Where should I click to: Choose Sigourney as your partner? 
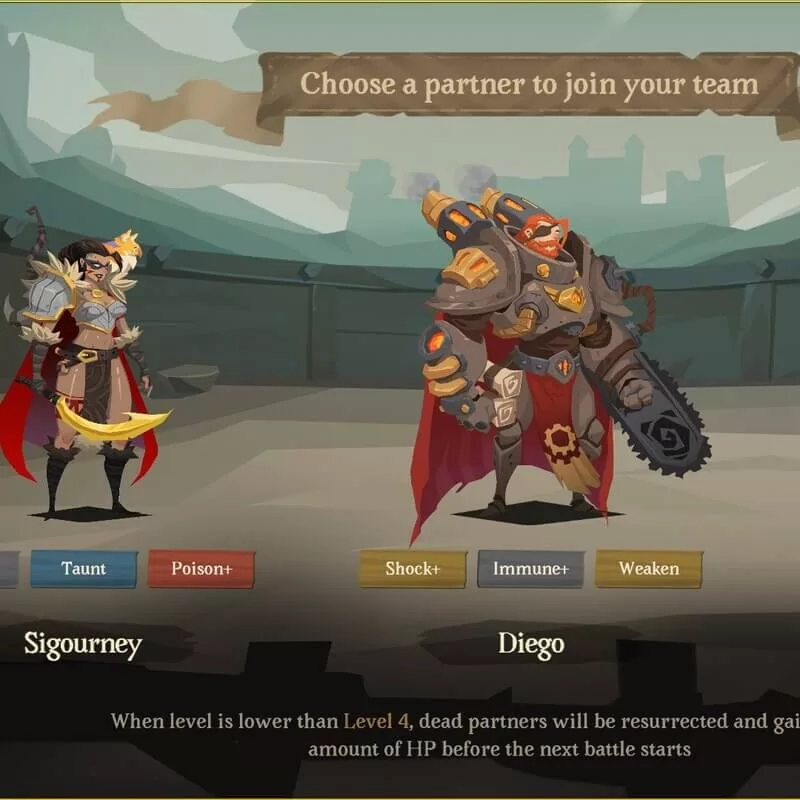80,390
